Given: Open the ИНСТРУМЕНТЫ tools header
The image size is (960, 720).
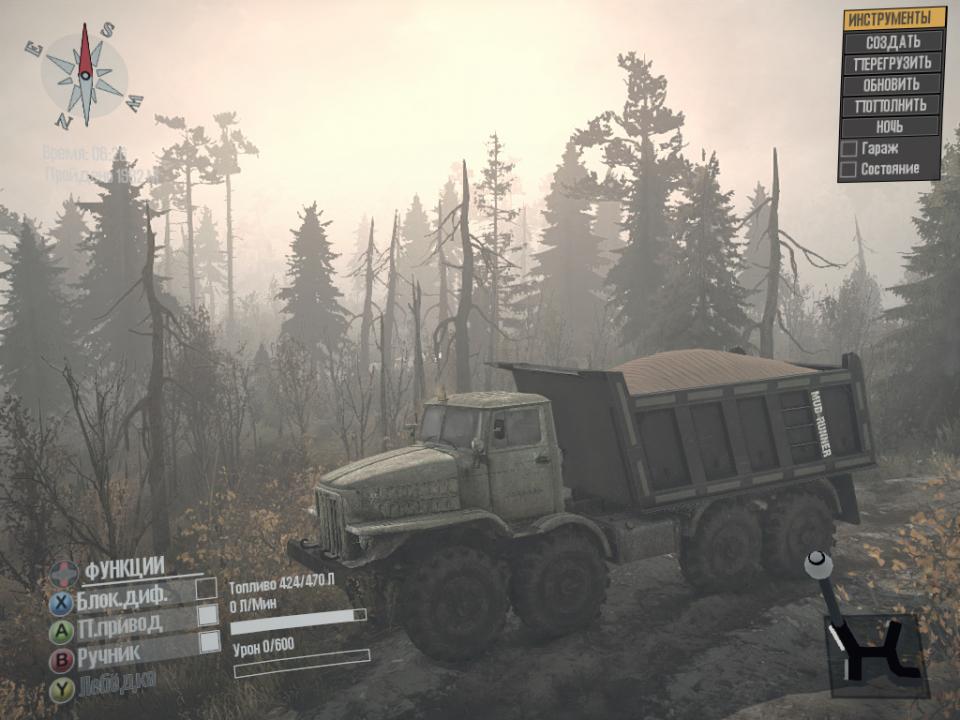Looking at the screenshot, I should tap(894, 19).
